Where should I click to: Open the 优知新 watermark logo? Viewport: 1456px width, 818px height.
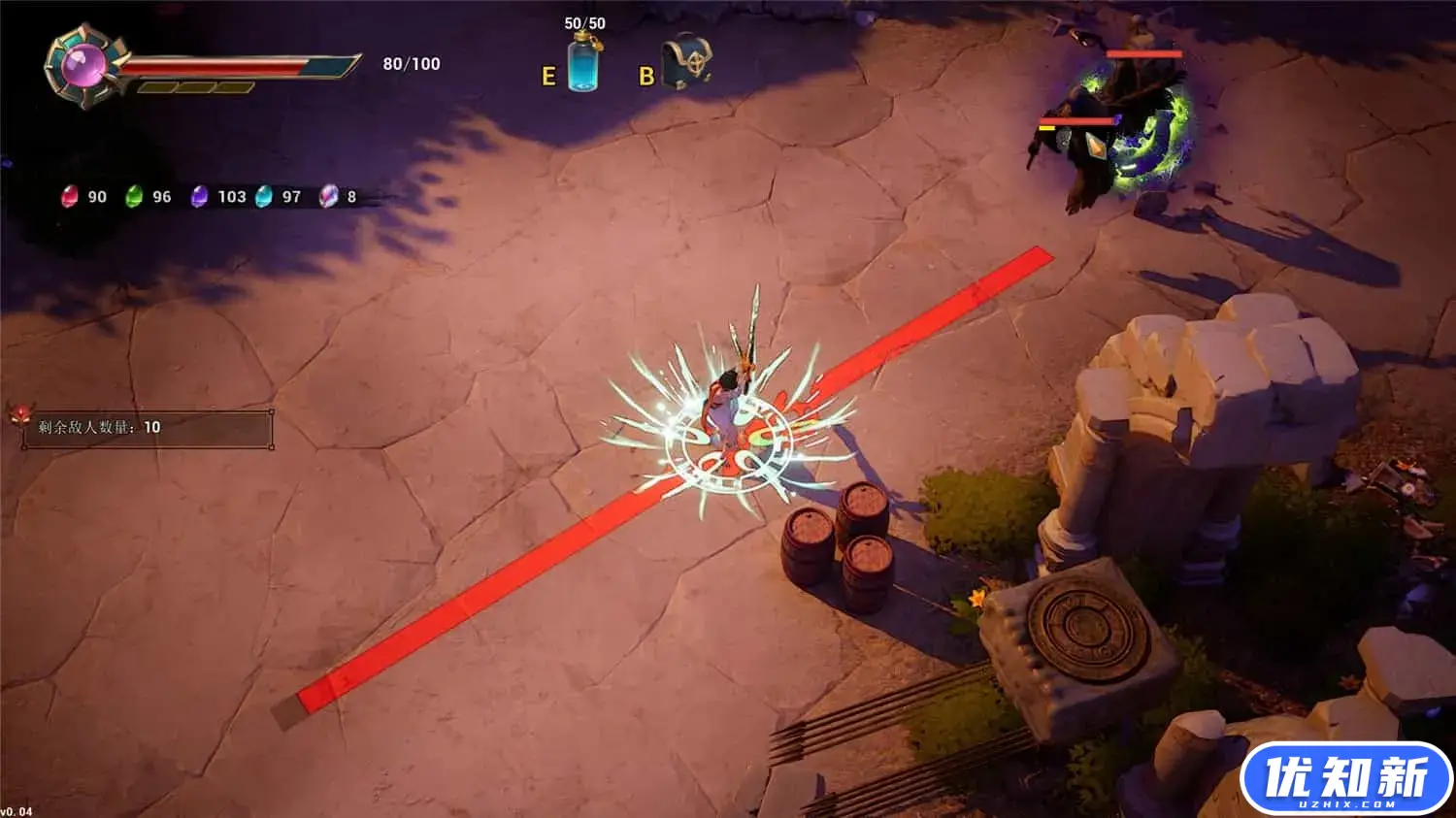1345,778
